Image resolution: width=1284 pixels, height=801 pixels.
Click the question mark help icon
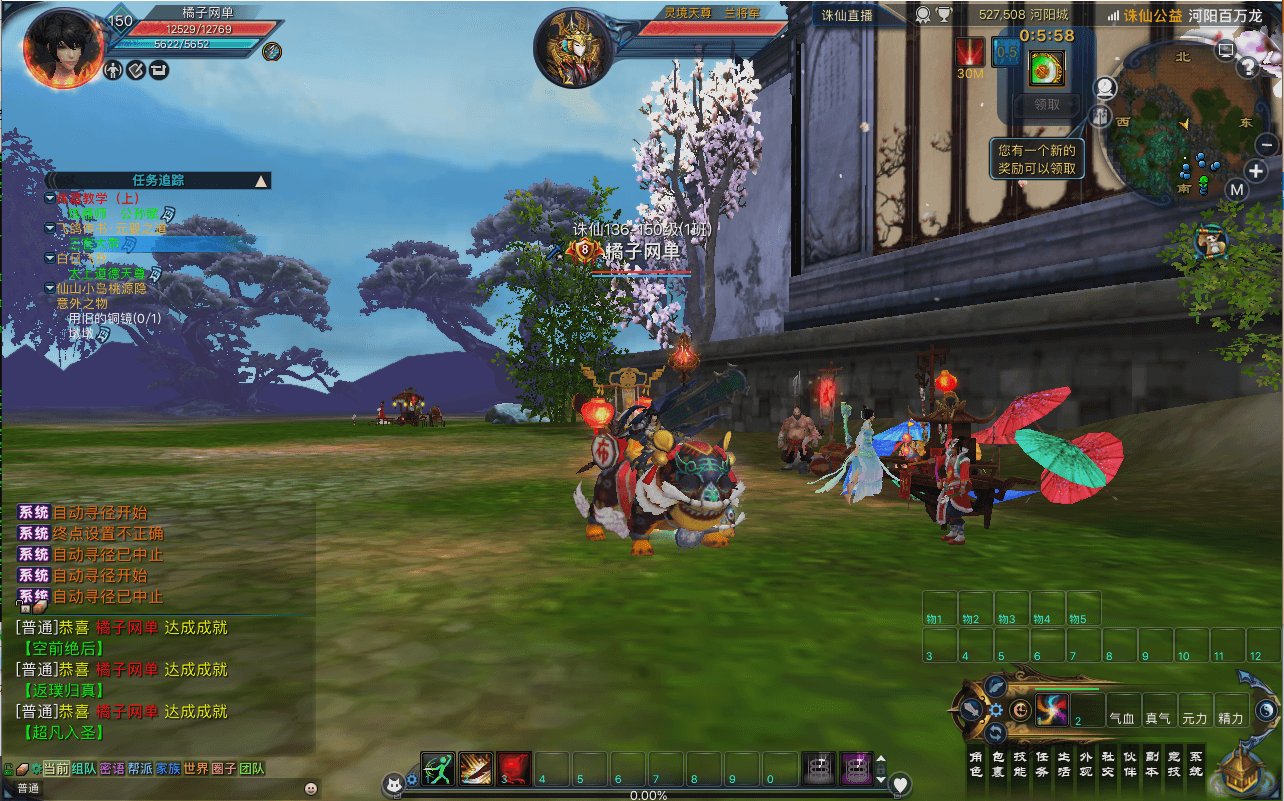click(x=1248, y=67)
